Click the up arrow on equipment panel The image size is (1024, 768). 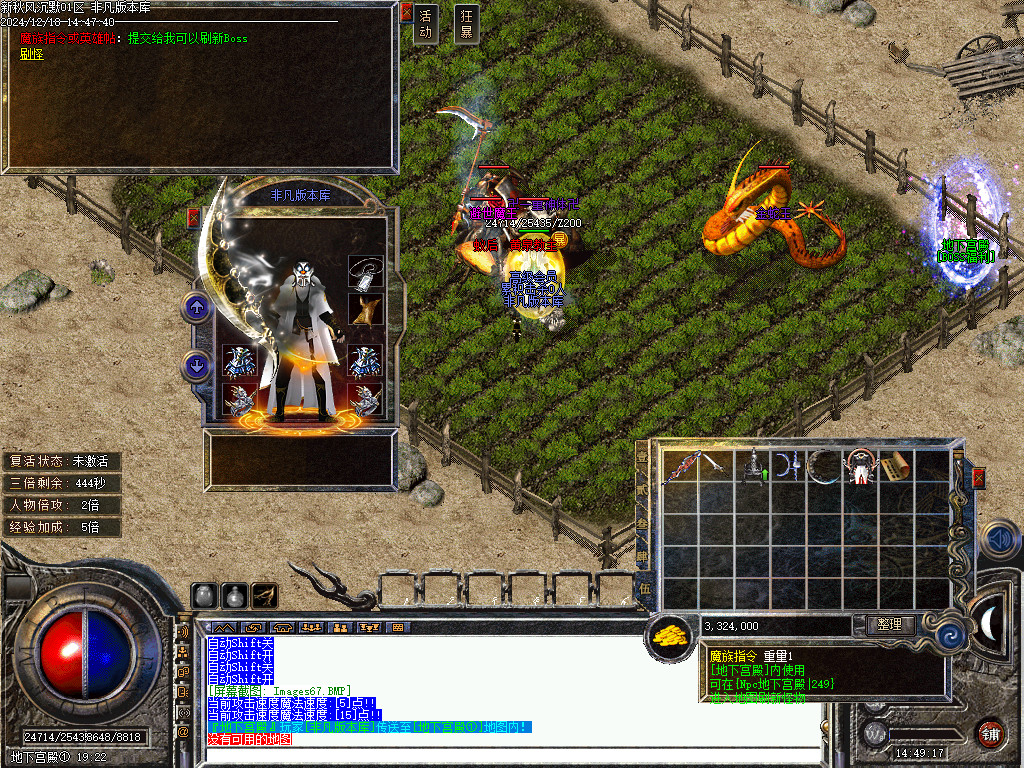[197, 308]
